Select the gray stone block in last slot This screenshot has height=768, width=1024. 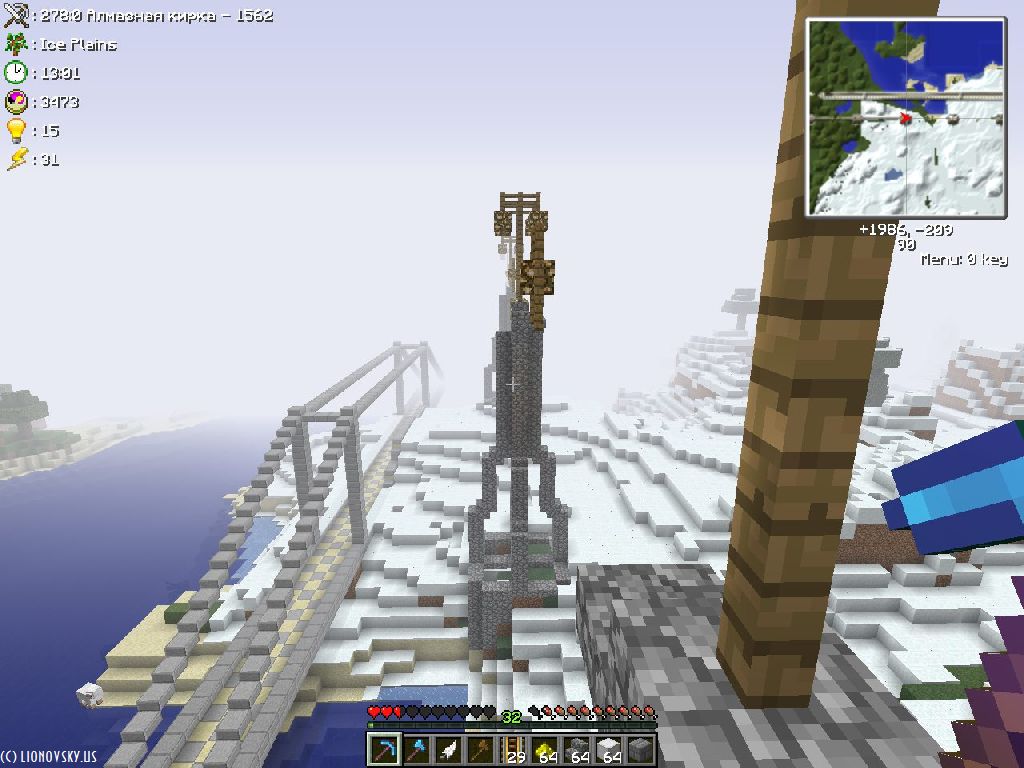pyautogui.click(x=641, y=749)
